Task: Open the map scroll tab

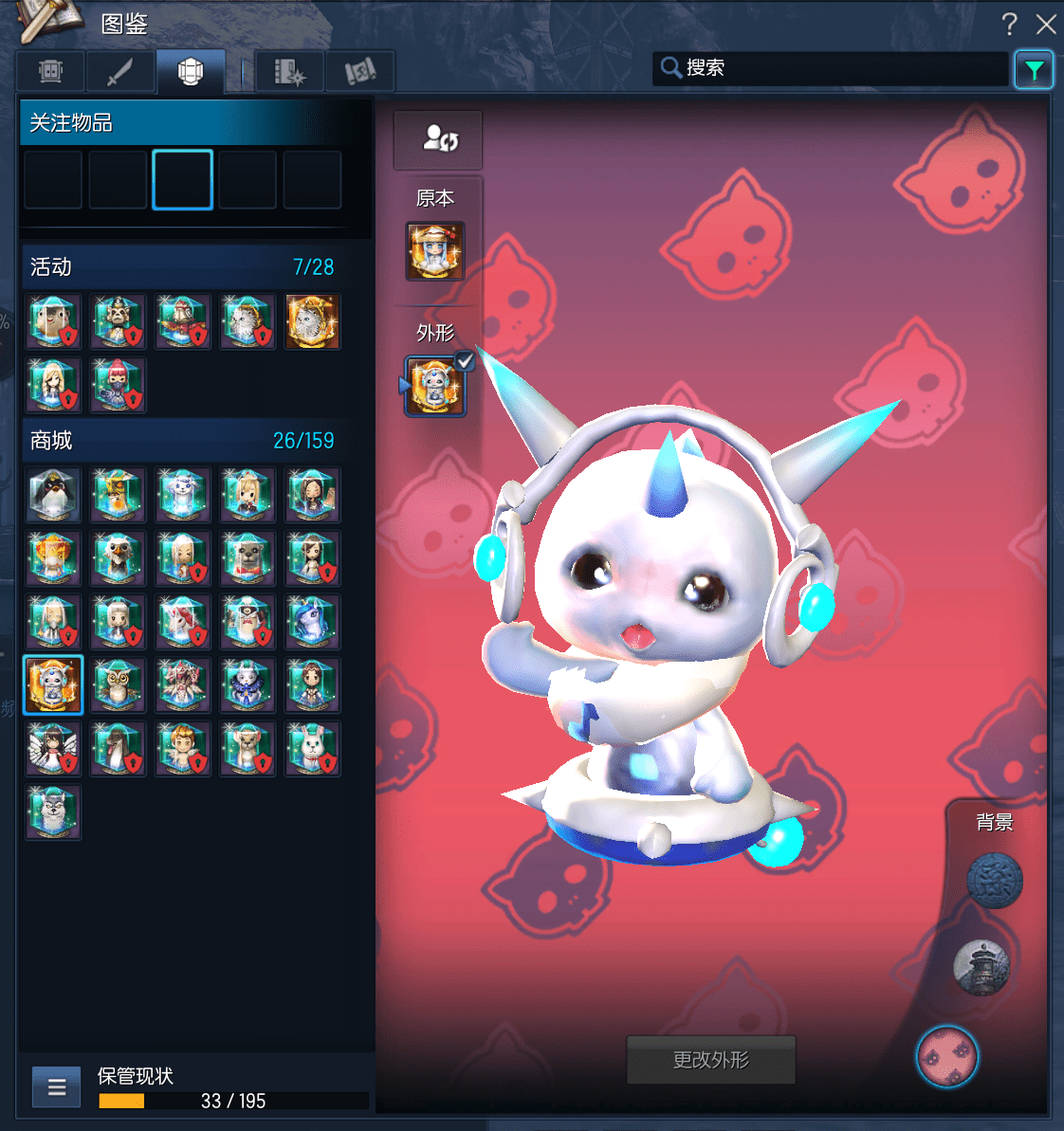Action: tap(359, 71)
